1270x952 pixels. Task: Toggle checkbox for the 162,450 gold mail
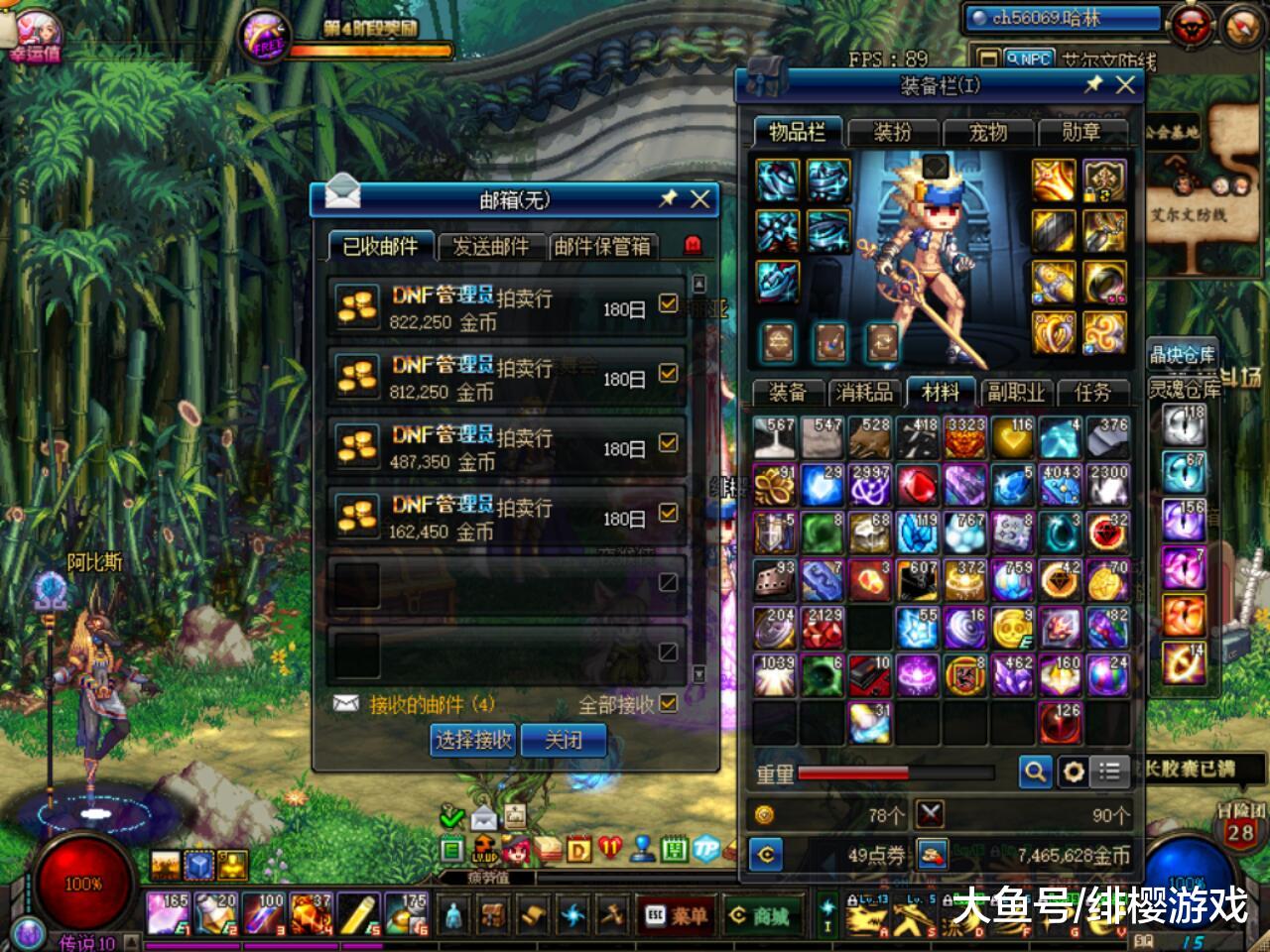(x=668, y=513)
